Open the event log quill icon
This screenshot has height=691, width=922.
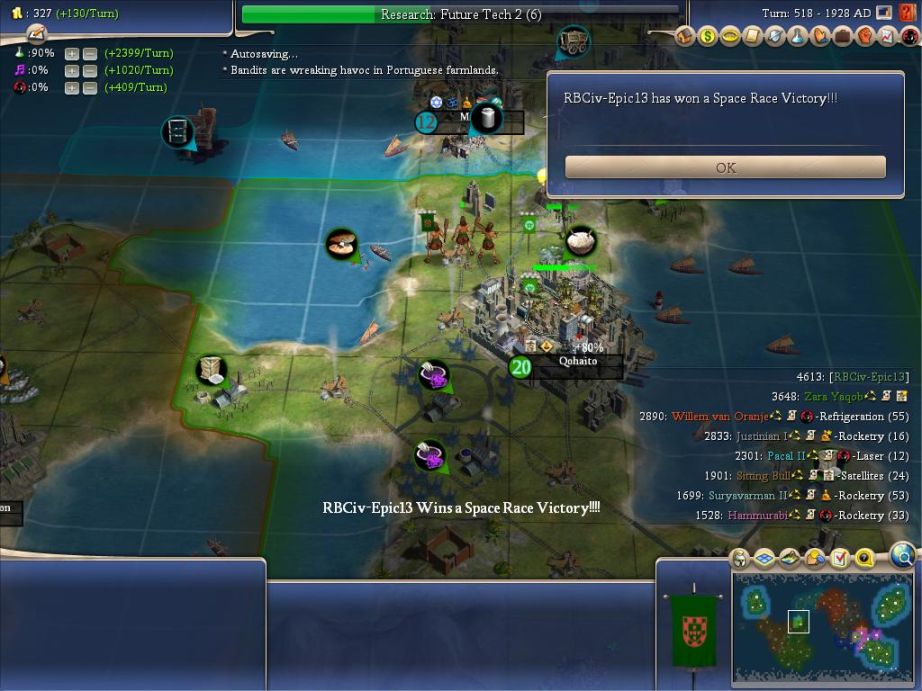[36, 35]
